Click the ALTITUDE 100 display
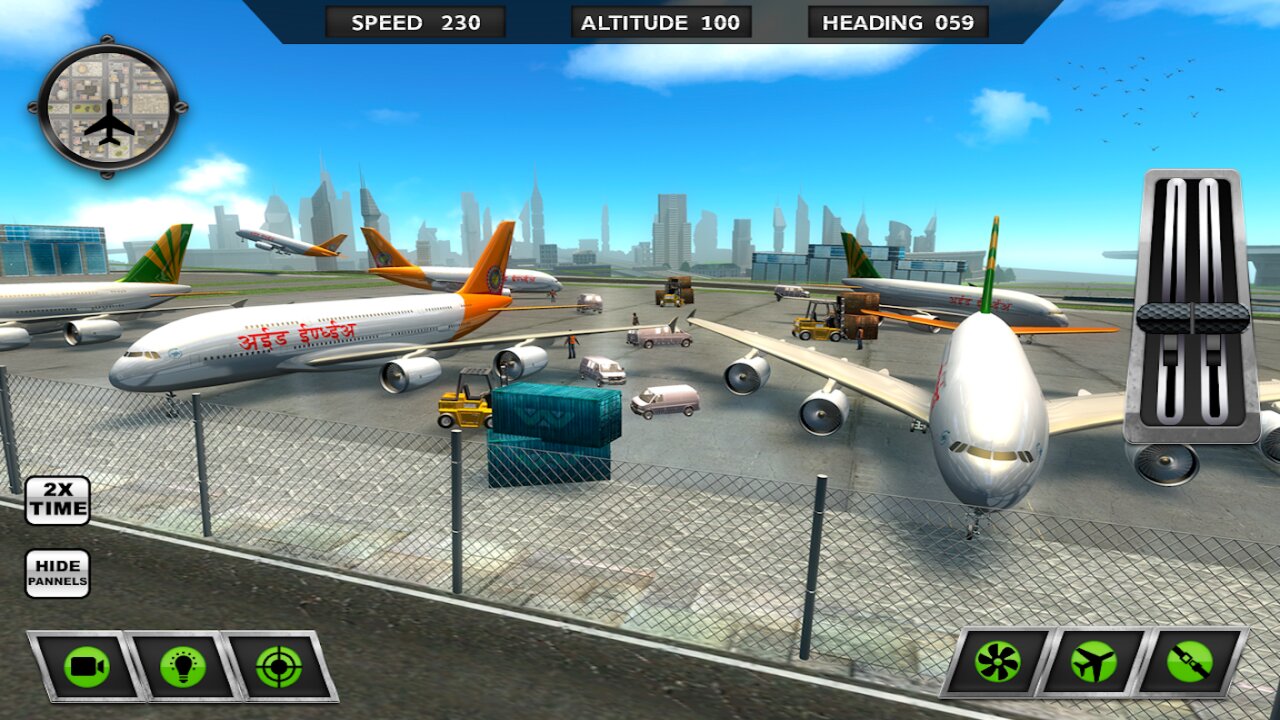The height and width of the screenshot is (720, 1280). pyautogui.click(x=660, y=21)
